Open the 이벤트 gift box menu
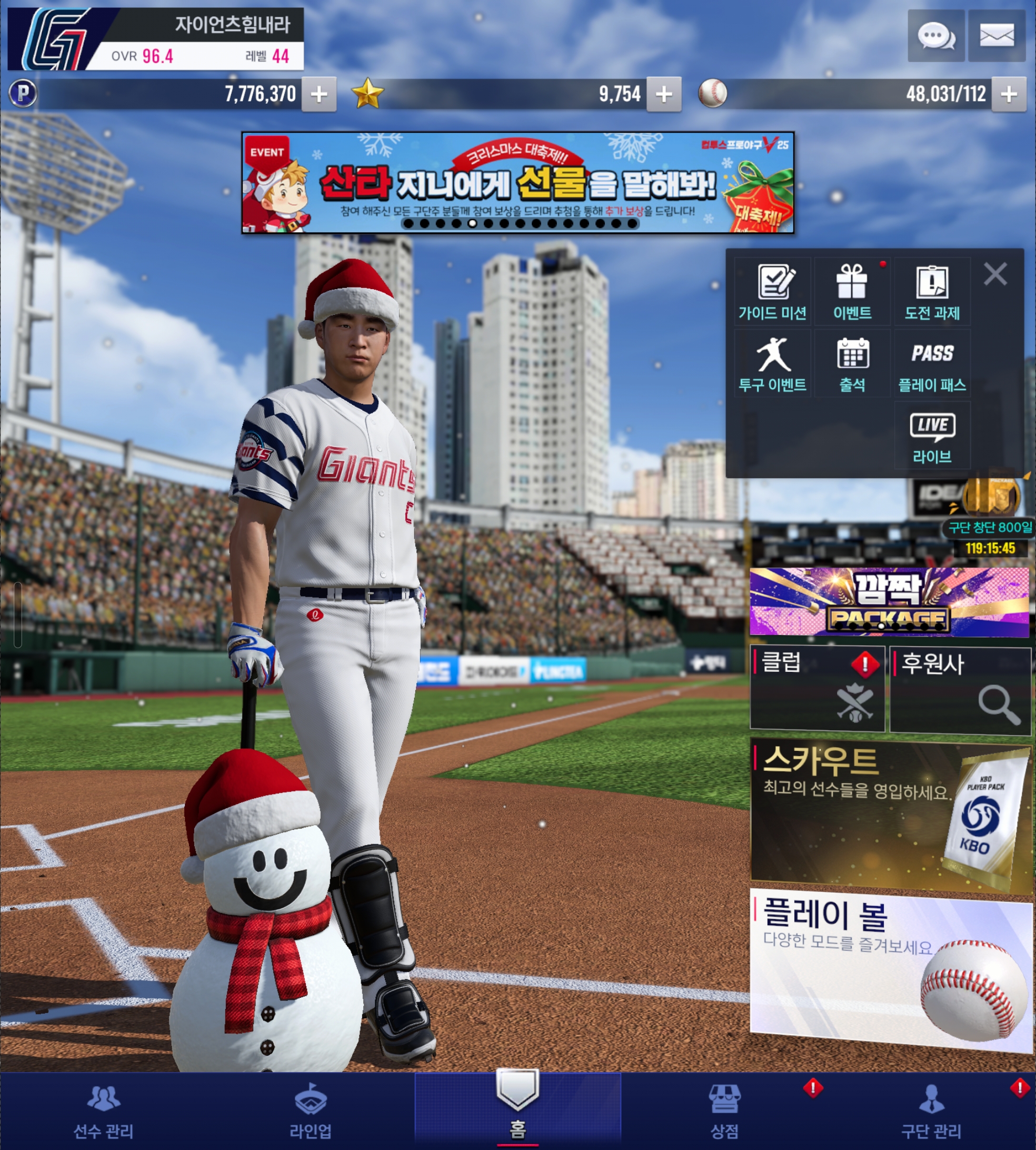Screen dimensions: 1036x1150 (x=852, y=292)
